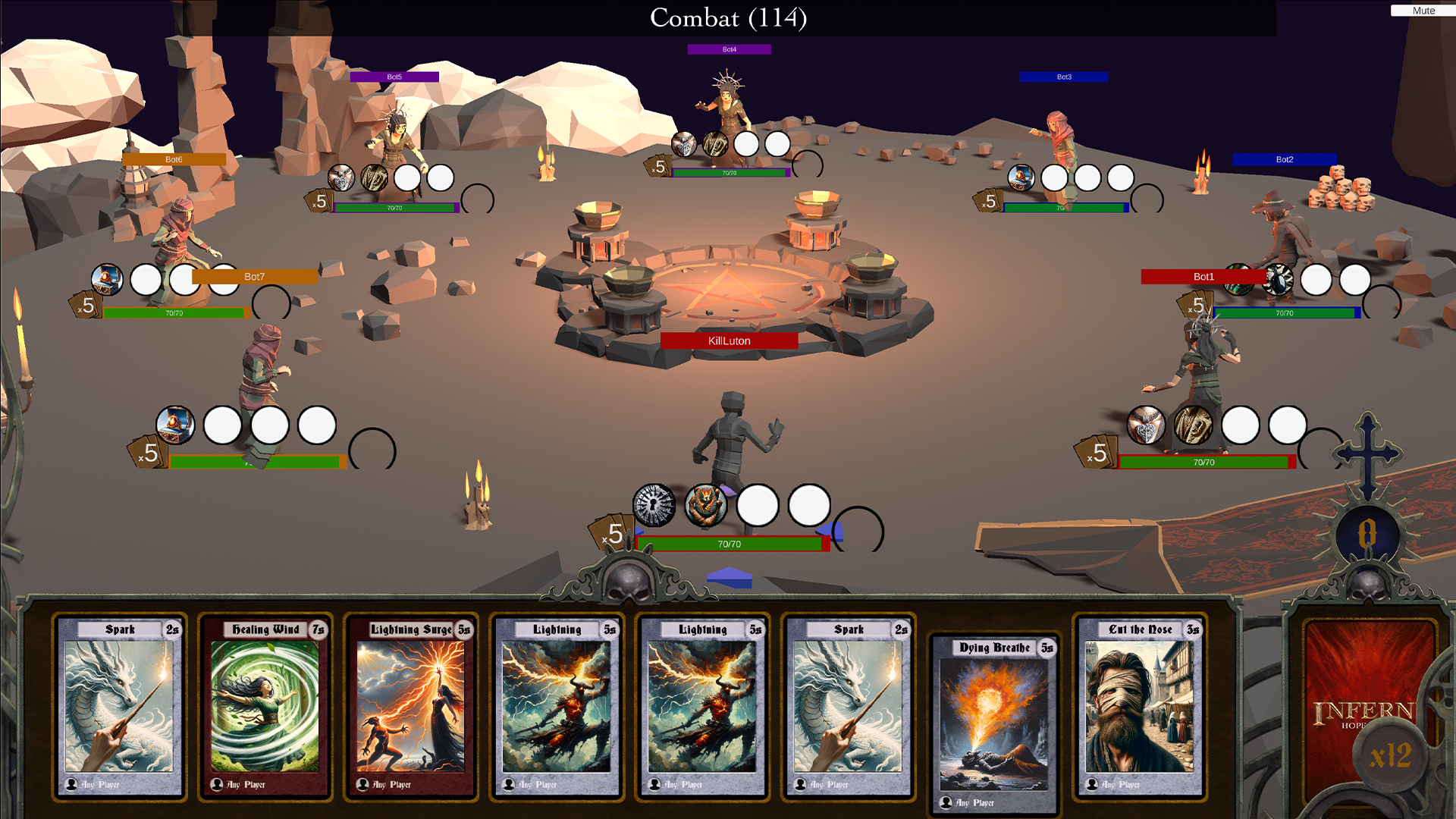Choose the Lightning Surge card
The width and height of the screenshot is (1456, 819).
410,707
